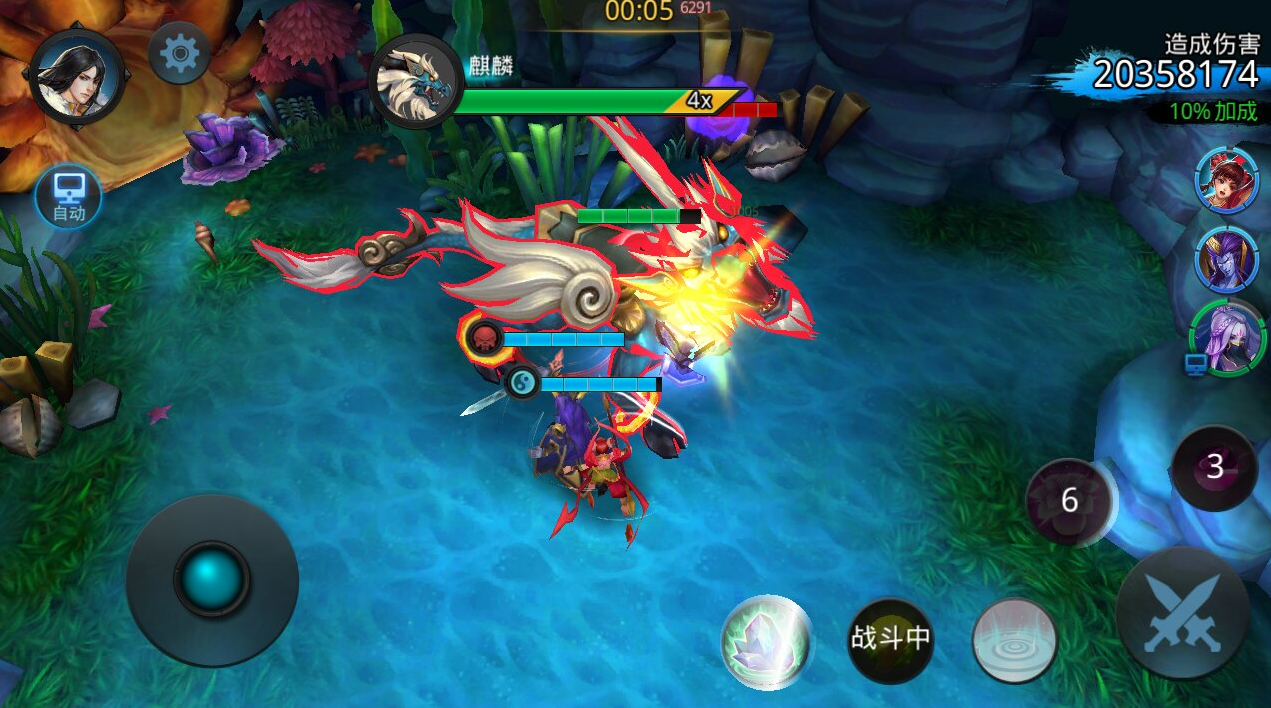Open the gear settings menu

(179, 53)
